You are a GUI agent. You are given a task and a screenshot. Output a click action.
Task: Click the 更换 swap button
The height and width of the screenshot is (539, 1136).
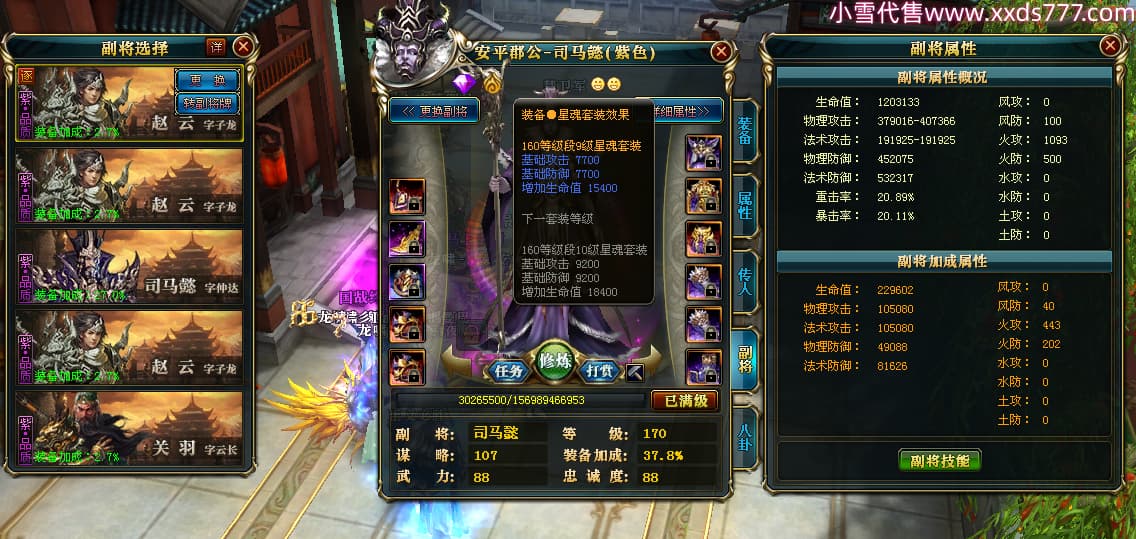(x=207, y=80)
